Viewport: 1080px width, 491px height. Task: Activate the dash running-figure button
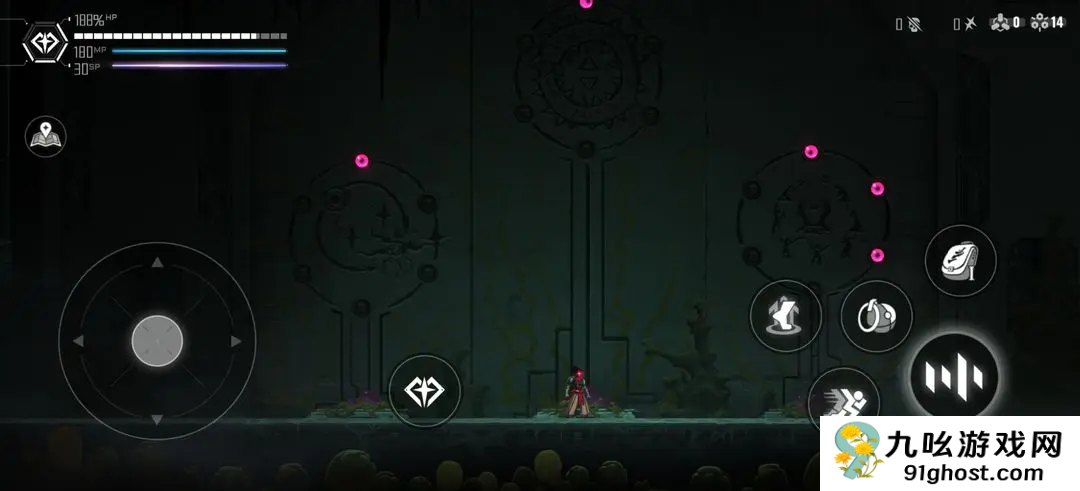point(845,402)
